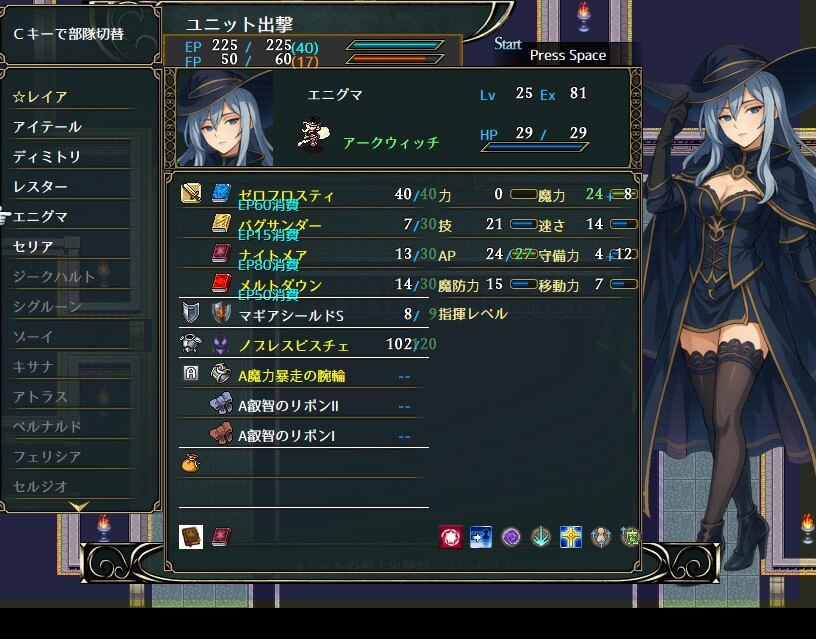The width and height of the screenshot is (816, 639).
Task: Choose the A叡智のリボンII accessory slot
Action: (x=288, y=406)
